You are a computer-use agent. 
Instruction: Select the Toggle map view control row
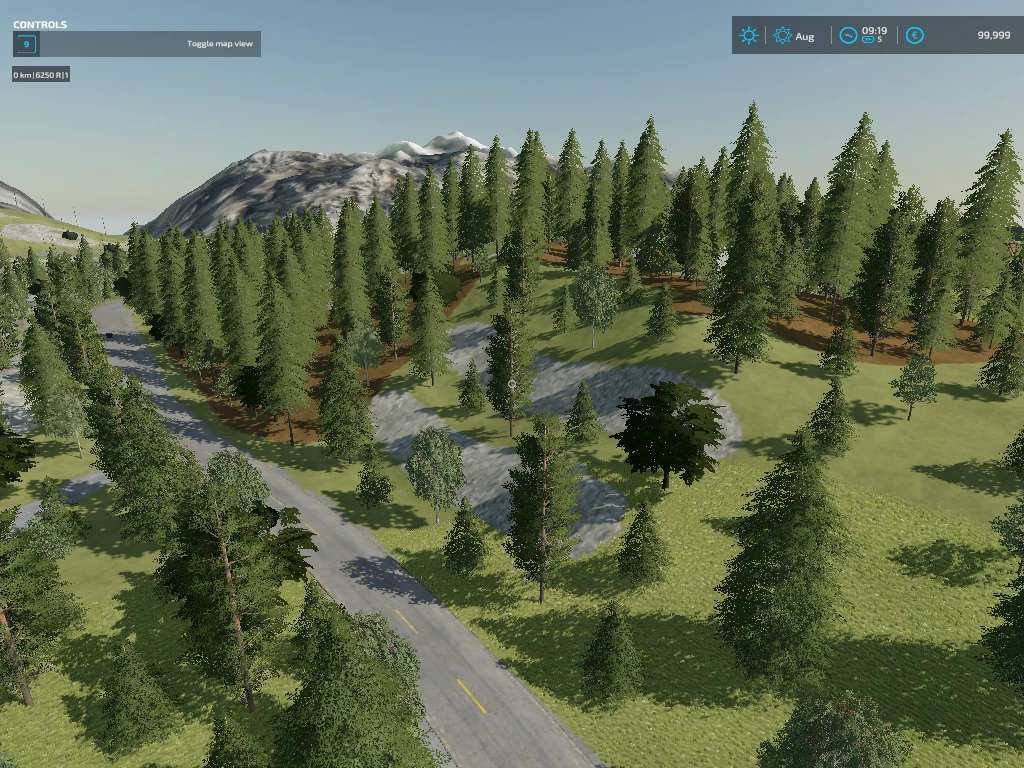137,44
